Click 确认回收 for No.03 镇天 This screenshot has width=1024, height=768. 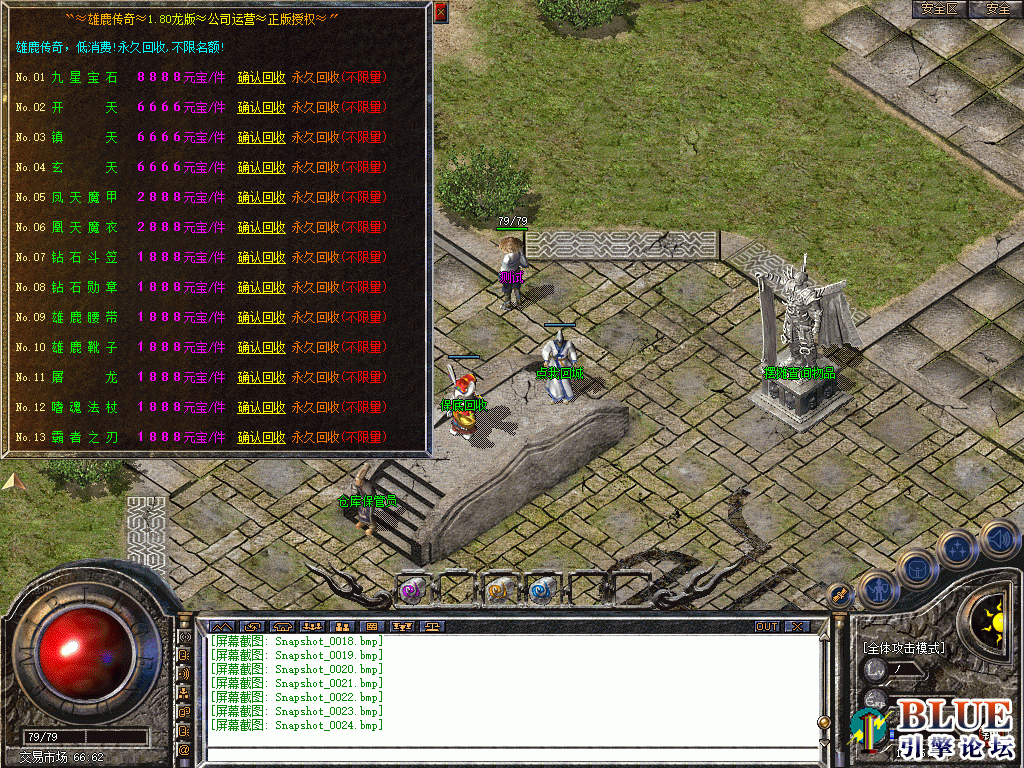(x=261, y=137)
